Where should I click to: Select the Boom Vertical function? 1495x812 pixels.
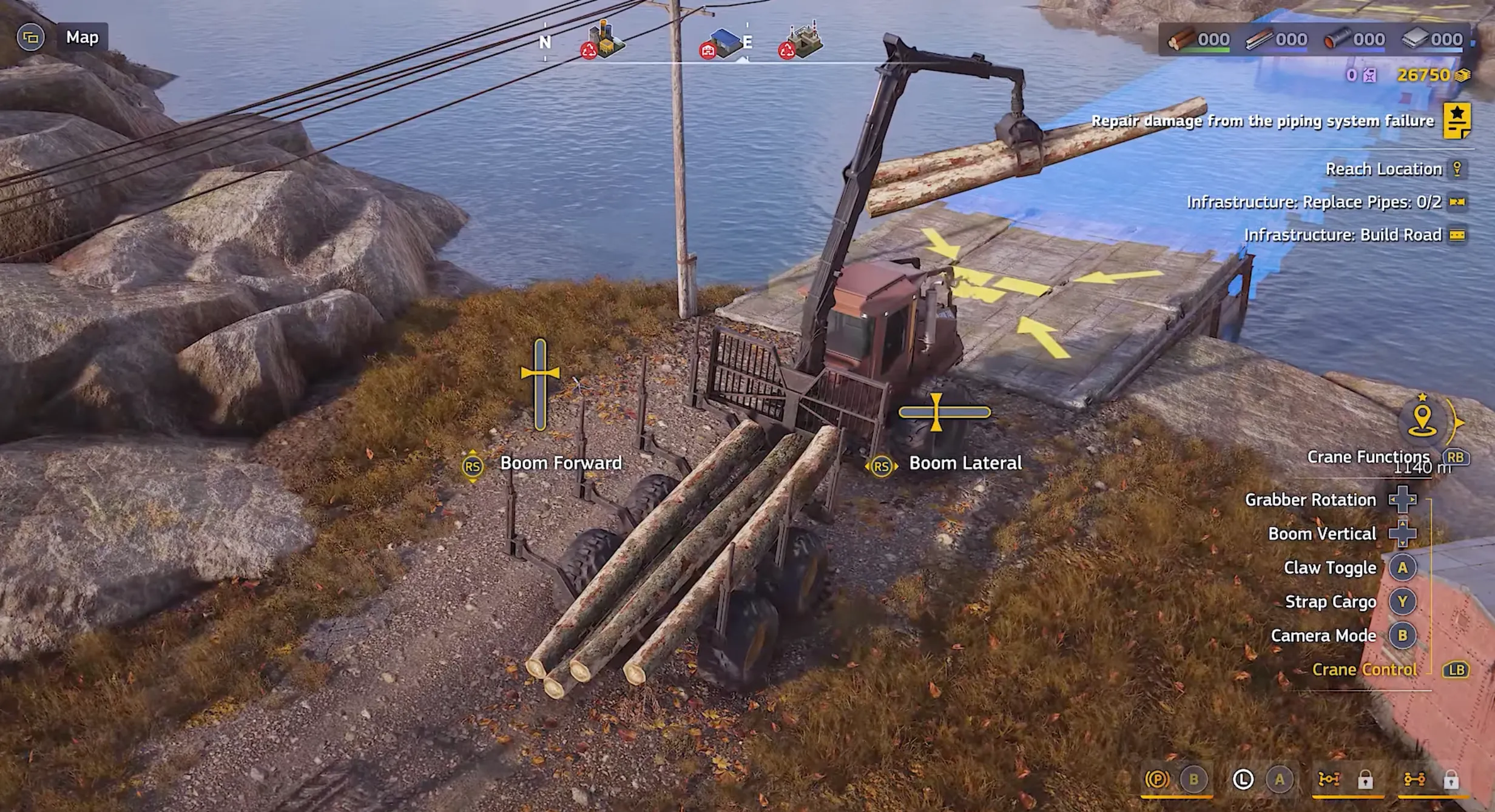pyautogui.click(x=1322, y=534)
